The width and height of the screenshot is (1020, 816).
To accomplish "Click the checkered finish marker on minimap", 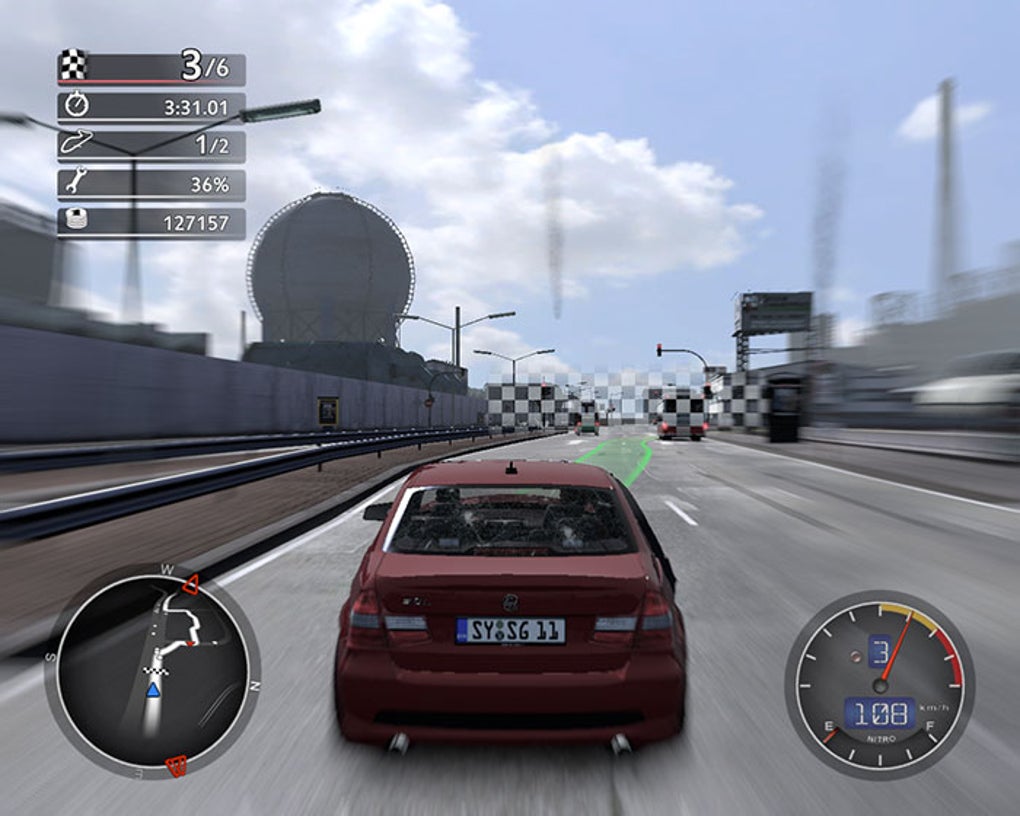I will (155, 669).
